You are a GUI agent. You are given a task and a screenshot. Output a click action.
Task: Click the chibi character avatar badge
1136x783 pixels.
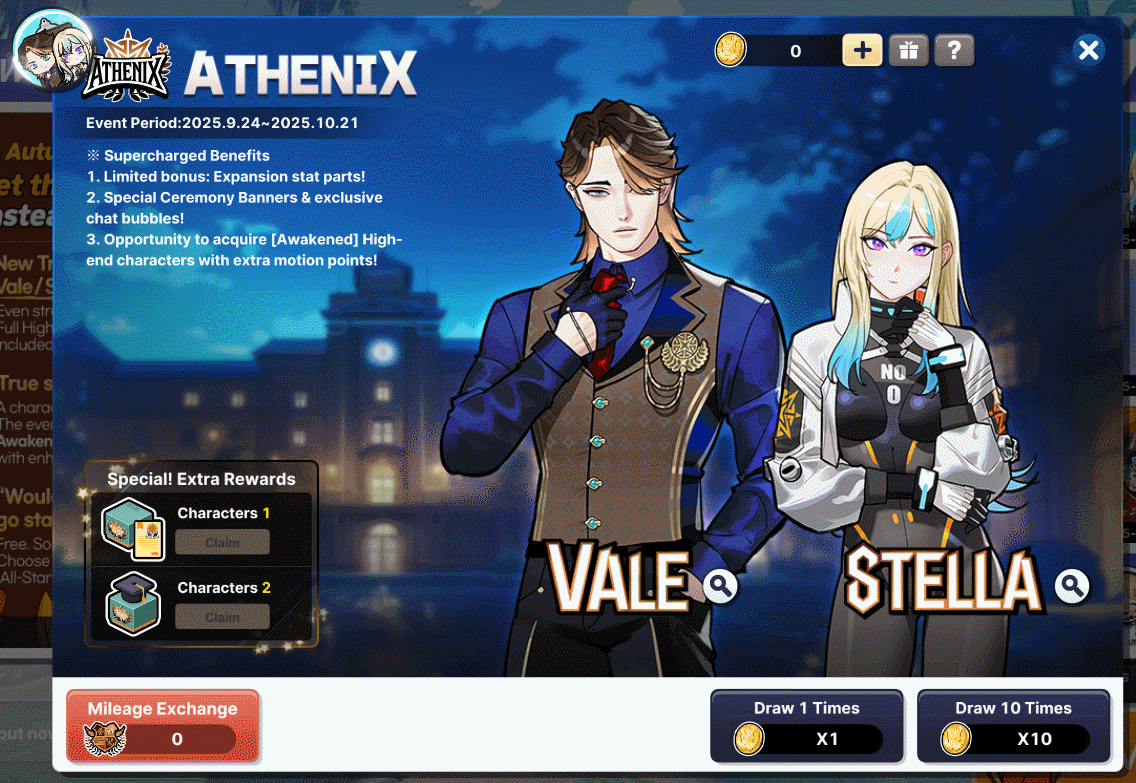[52, 50]
